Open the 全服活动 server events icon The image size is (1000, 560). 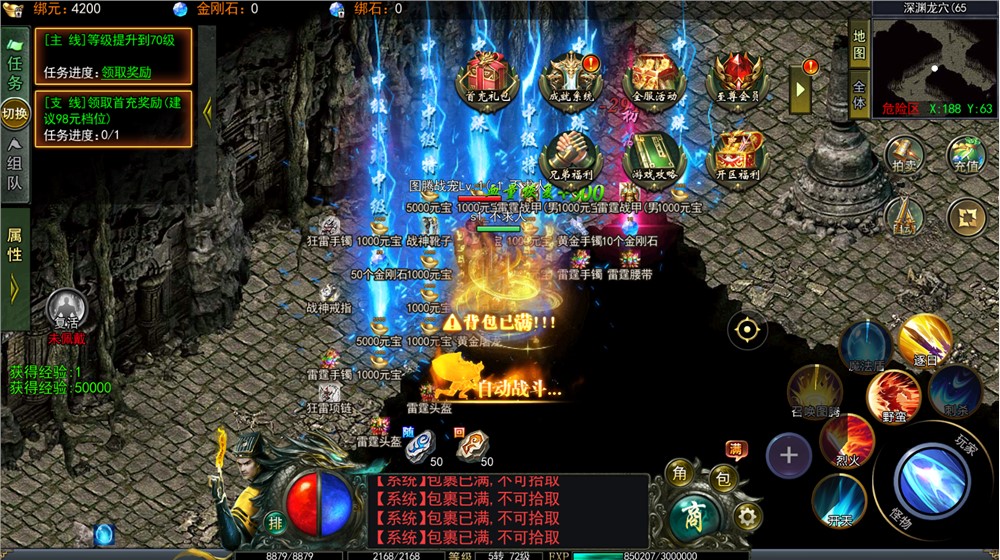(x=654, y=76)
